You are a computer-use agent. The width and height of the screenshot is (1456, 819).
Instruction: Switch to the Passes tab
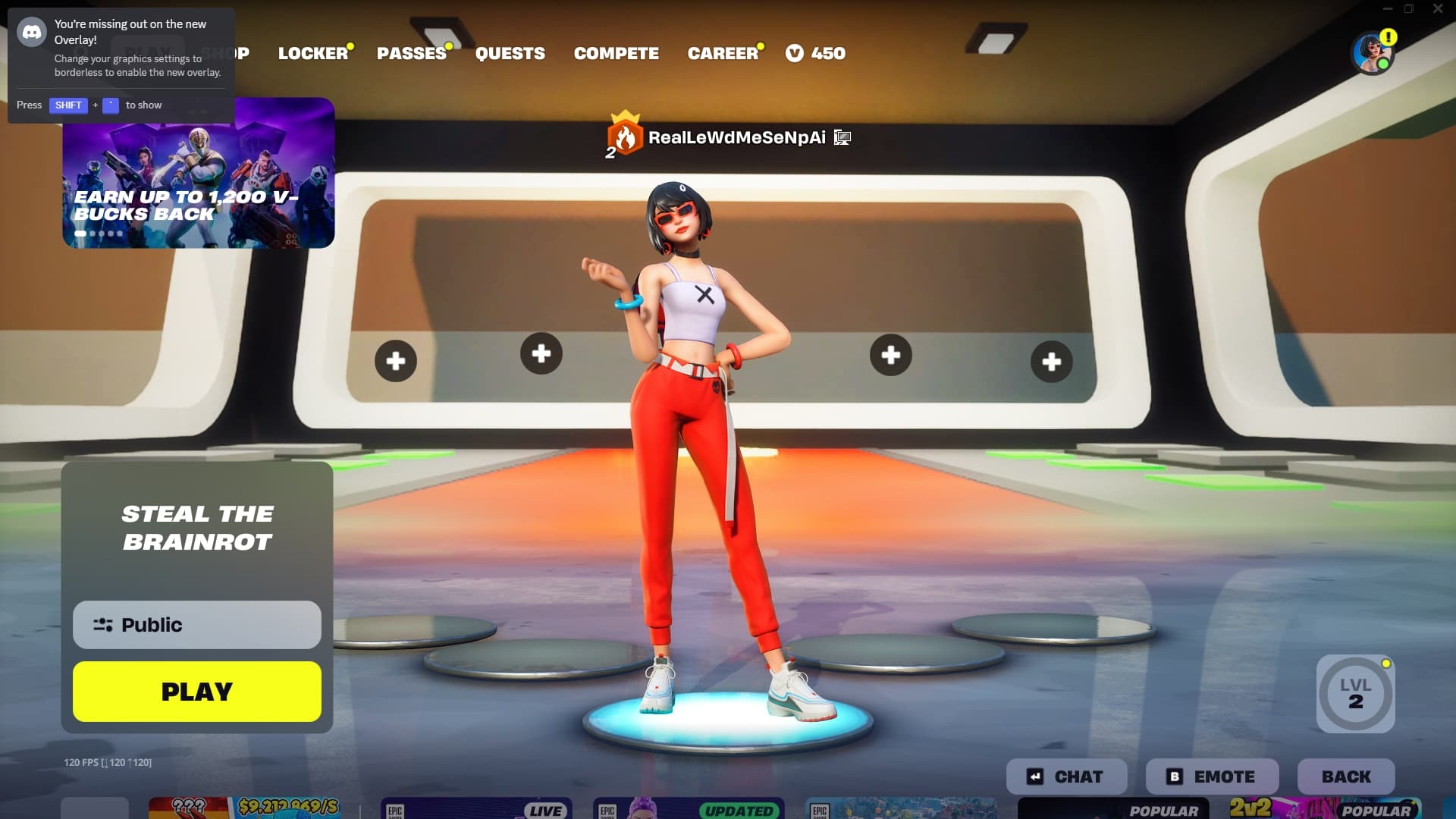coord(411,53)
